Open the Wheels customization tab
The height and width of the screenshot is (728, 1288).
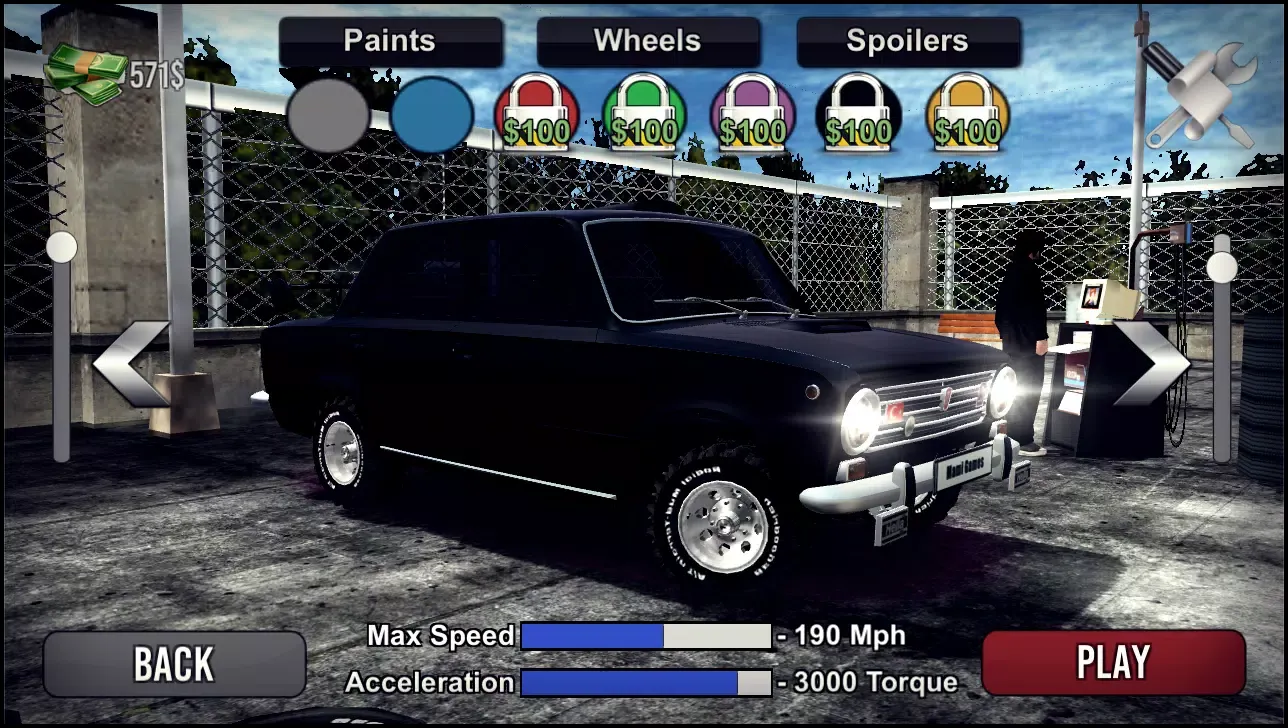[x=647, y=41]
